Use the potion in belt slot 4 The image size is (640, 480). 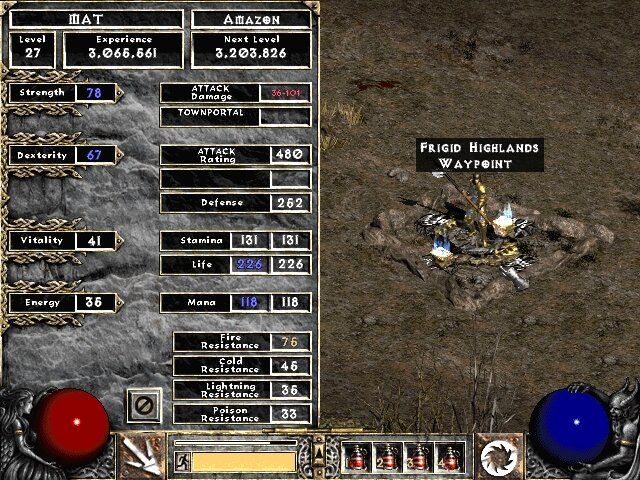450,457
